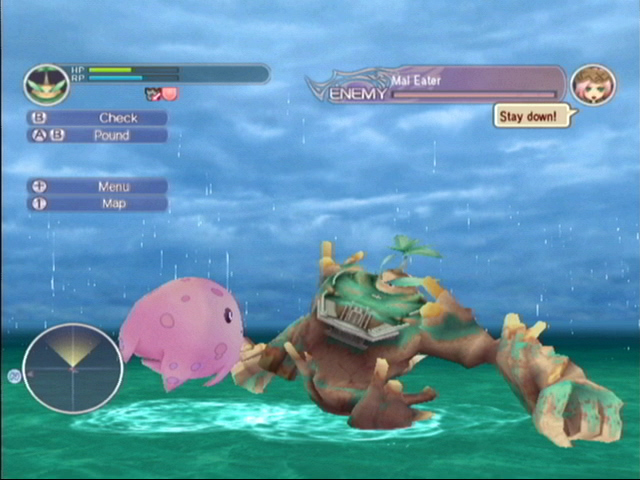Choose the Pound action
The height and width of the screenshot is (480, 640).
click(98, 135)
